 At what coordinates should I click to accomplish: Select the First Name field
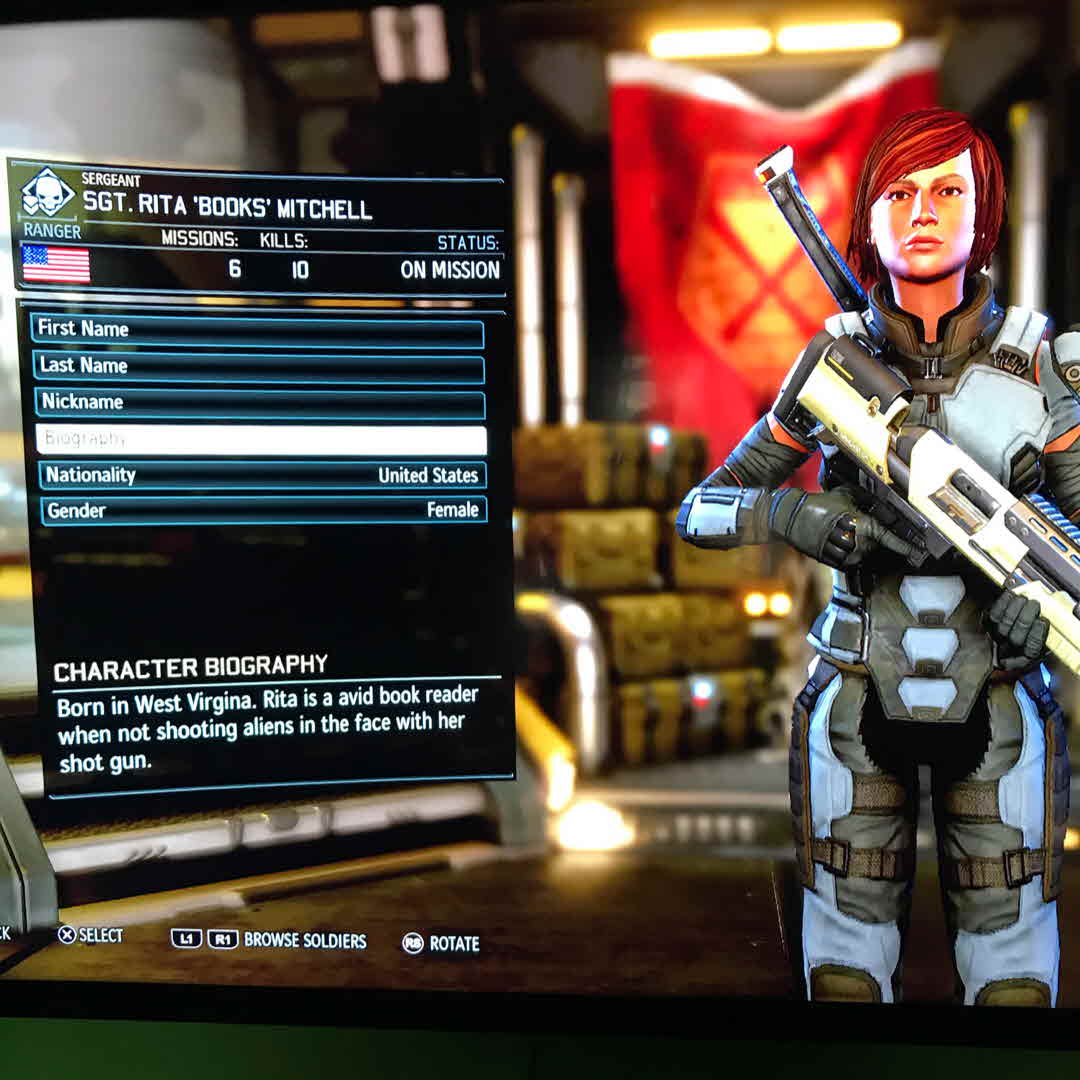point(258,330)
